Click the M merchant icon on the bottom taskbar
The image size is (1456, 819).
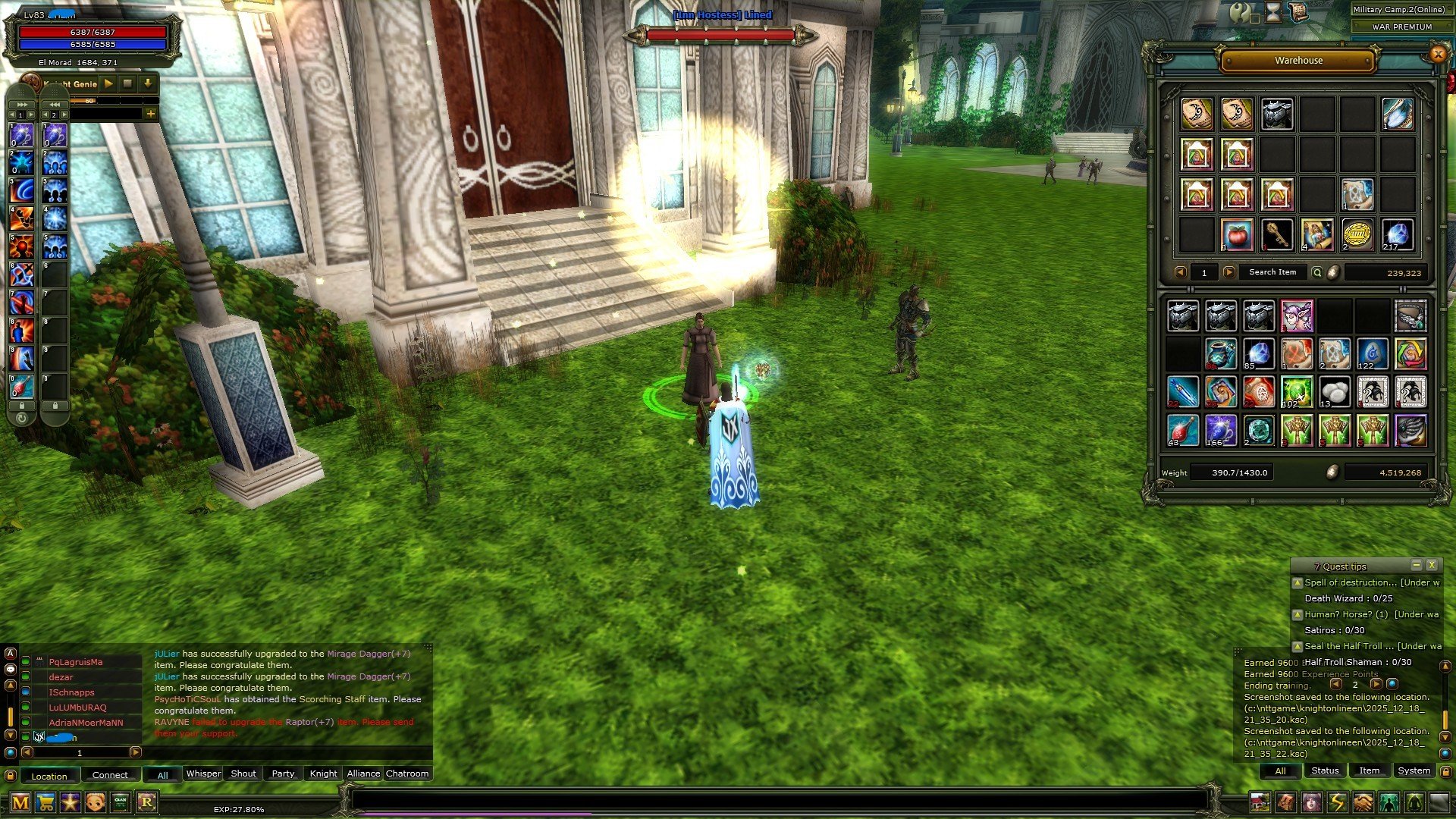pyautogui.click(x=20, y=802)
